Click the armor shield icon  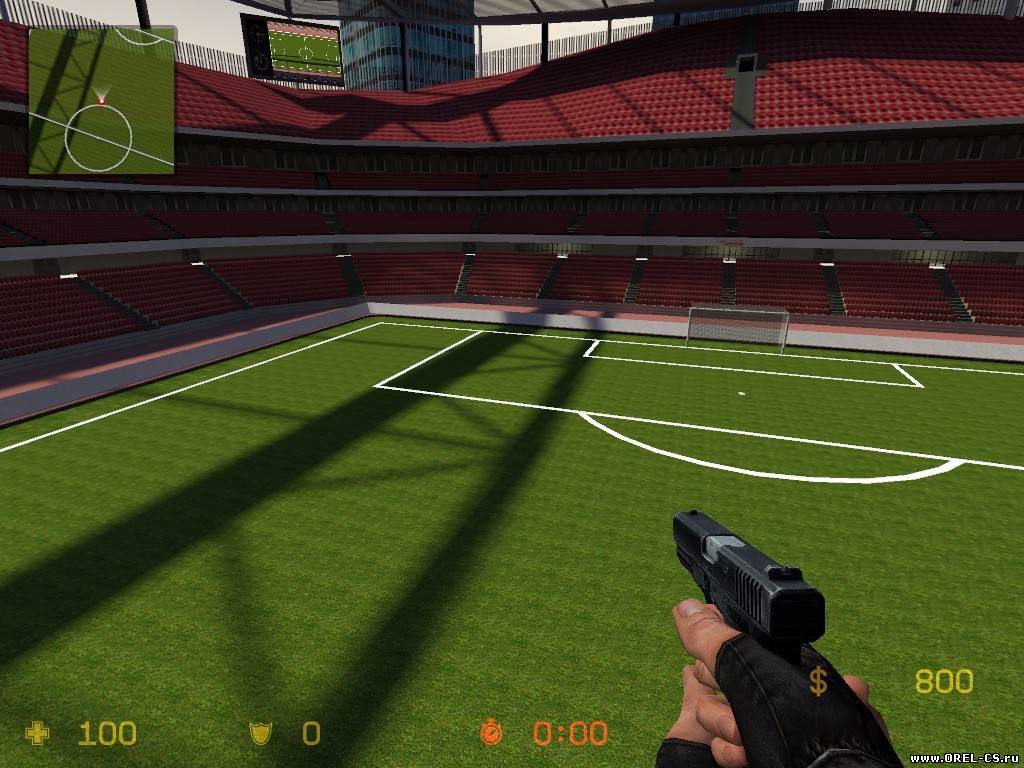[259, 734]
